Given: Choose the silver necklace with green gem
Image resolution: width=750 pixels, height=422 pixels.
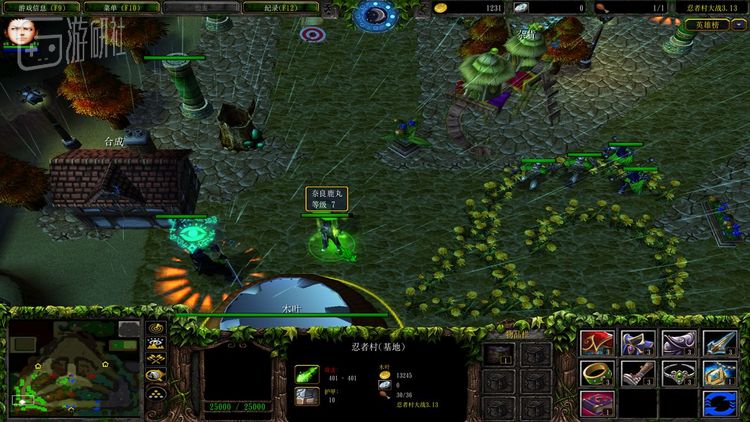Looking at the screenshot, I should click(x=677, y=374).
